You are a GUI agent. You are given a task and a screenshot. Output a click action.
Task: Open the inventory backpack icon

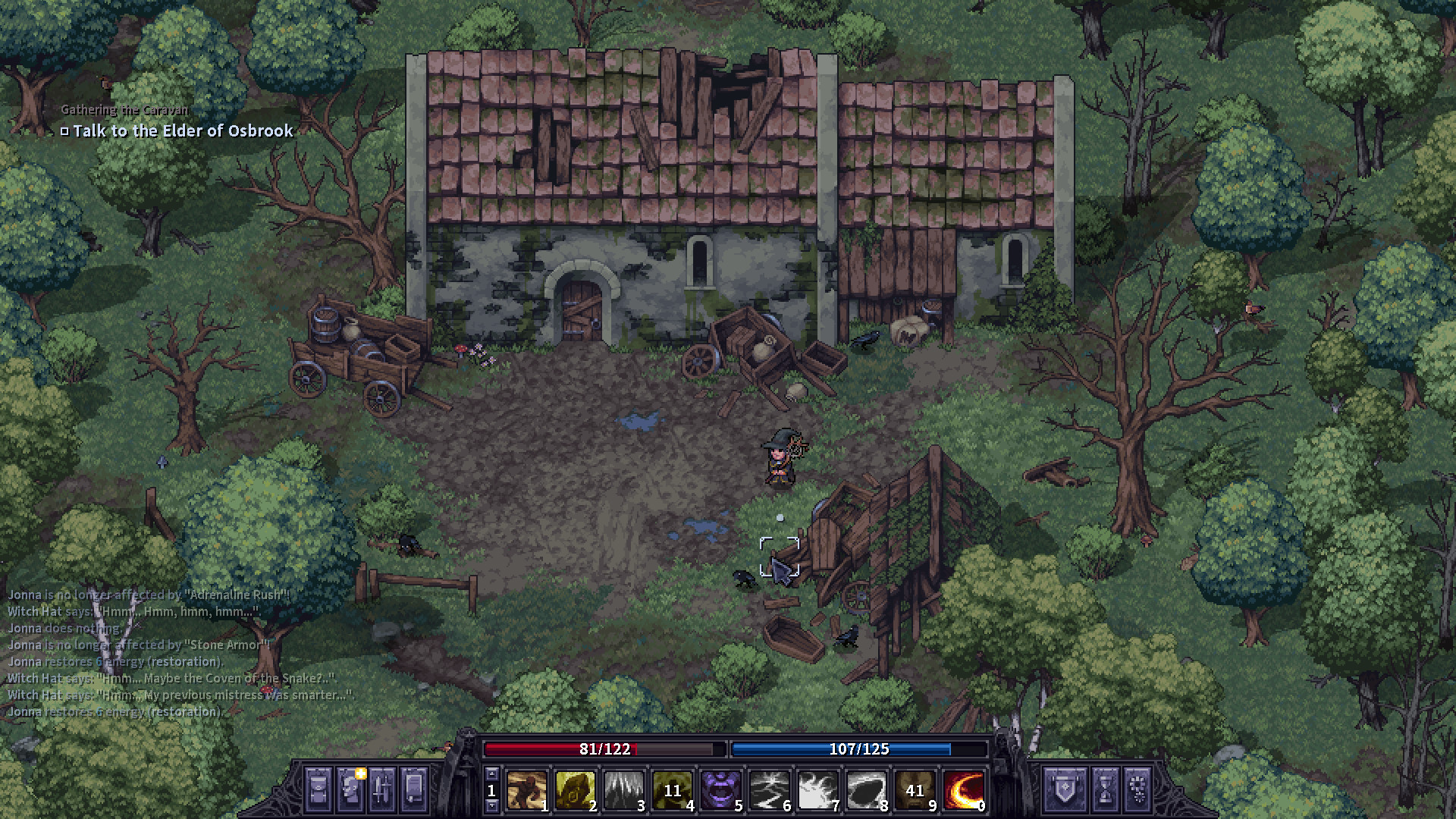coord(317,789)
